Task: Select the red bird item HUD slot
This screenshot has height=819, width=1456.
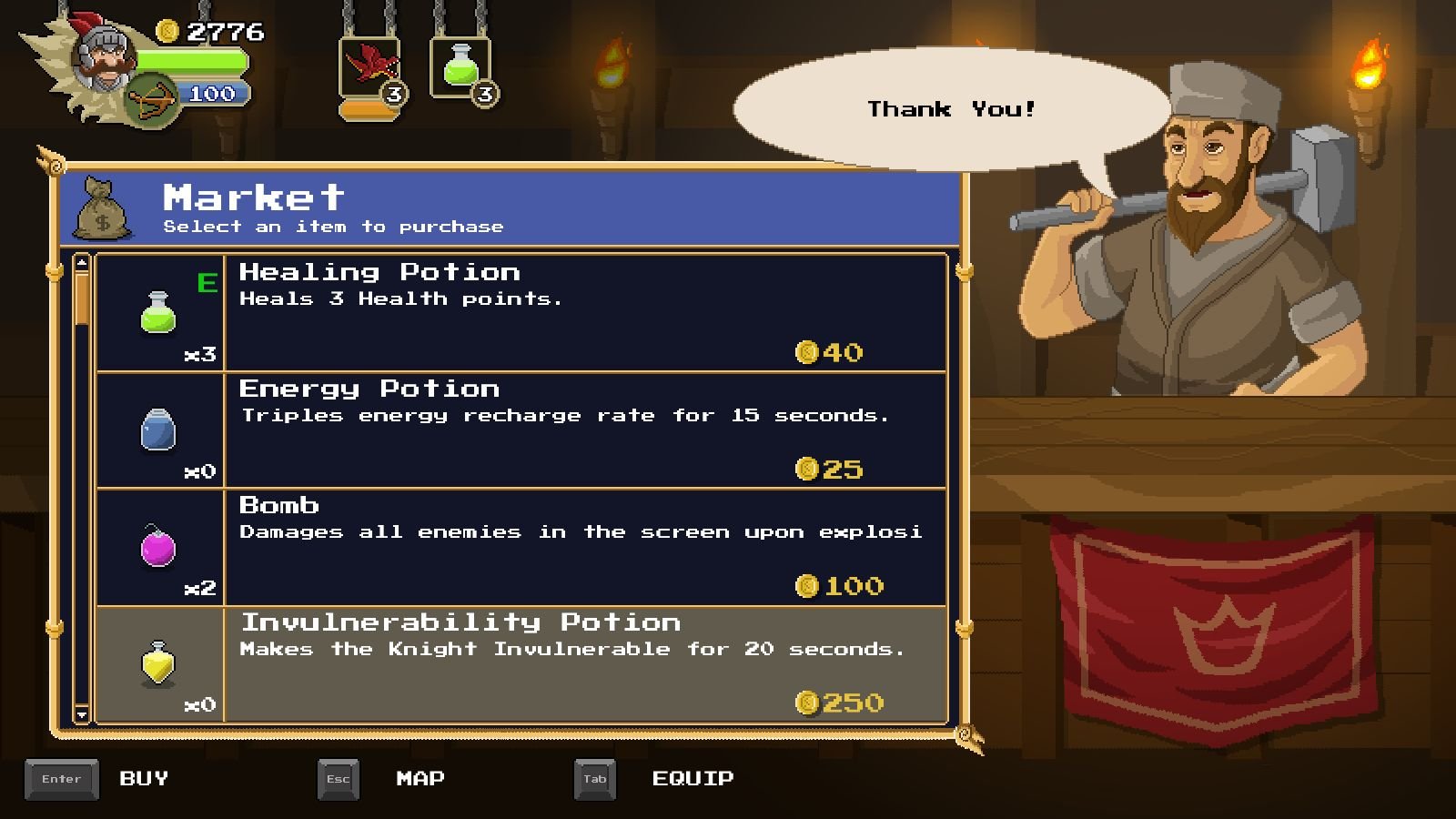Action: [369, 66]
